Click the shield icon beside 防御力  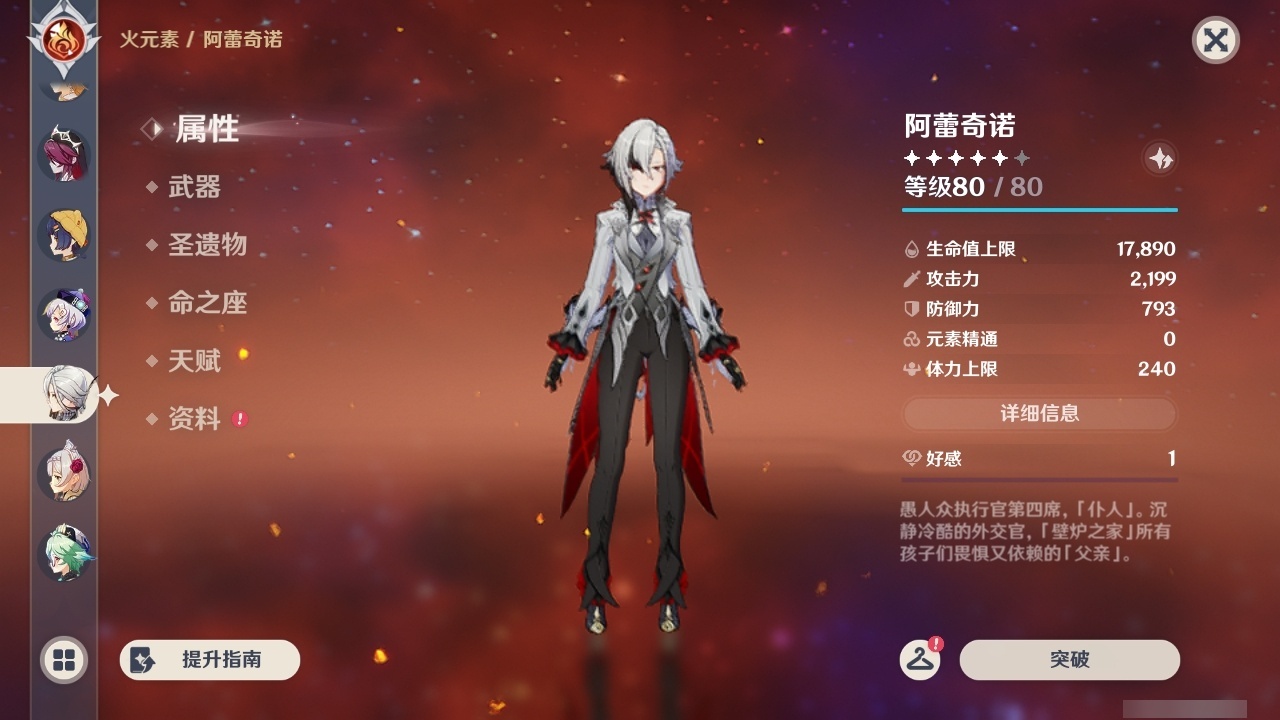click(911, 309)
